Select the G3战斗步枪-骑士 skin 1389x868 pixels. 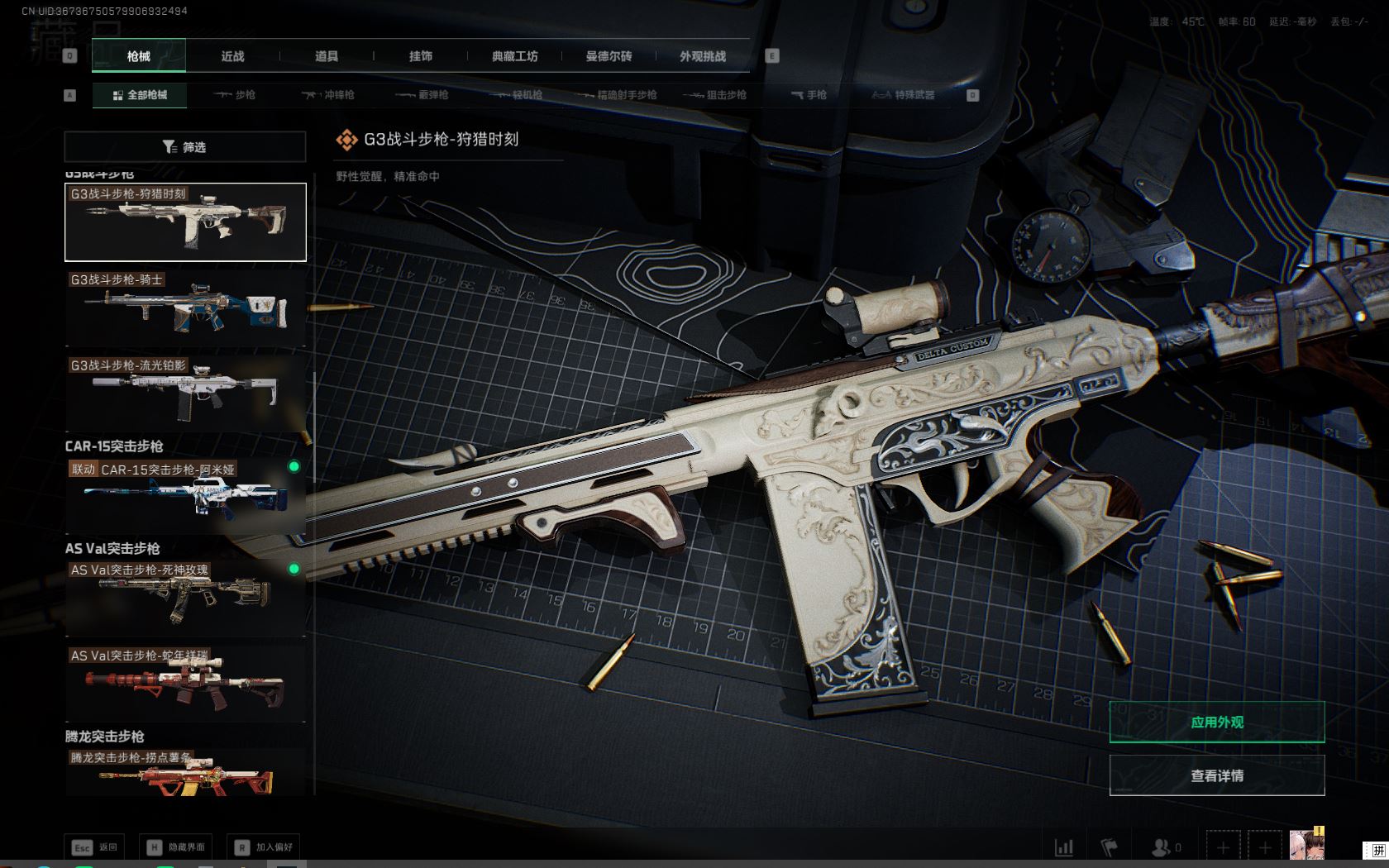pyautogui.click(x=185, y=308)
